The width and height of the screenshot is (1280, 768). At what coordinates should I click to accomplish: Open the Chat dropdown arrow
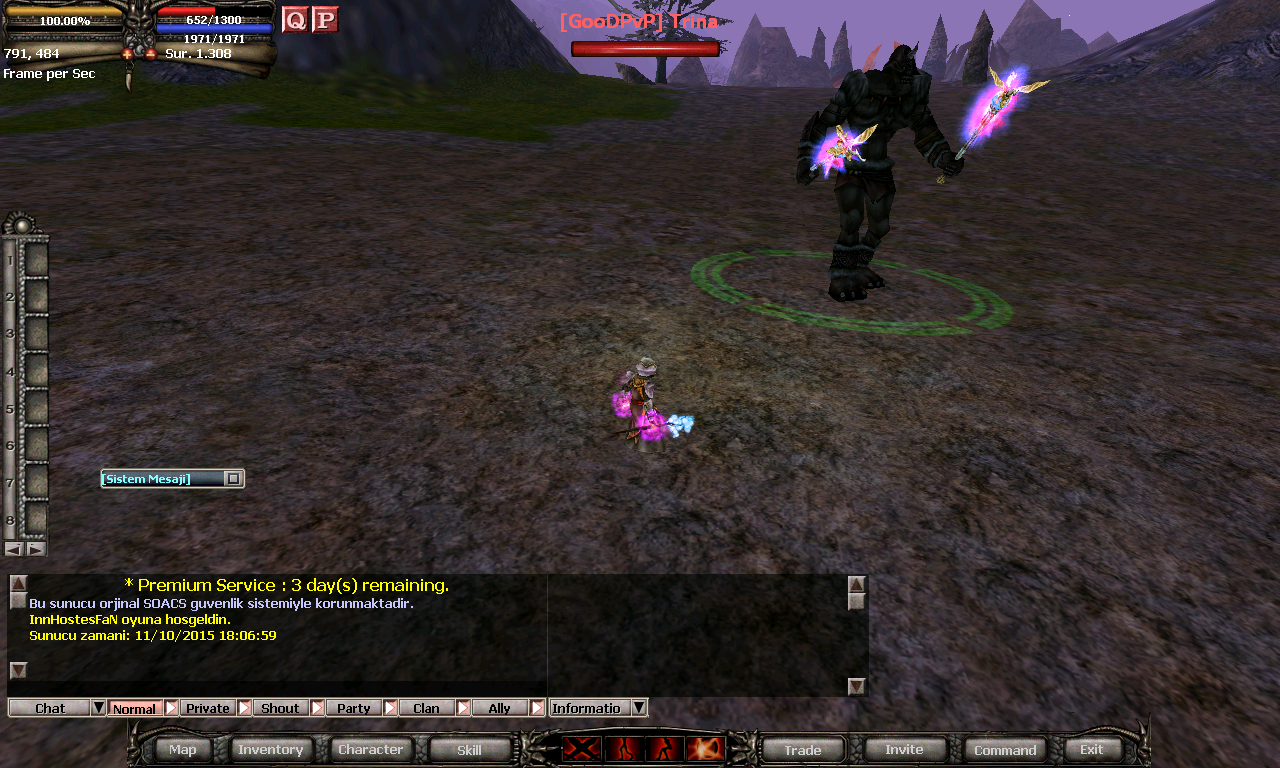click(x=98, y=708)
